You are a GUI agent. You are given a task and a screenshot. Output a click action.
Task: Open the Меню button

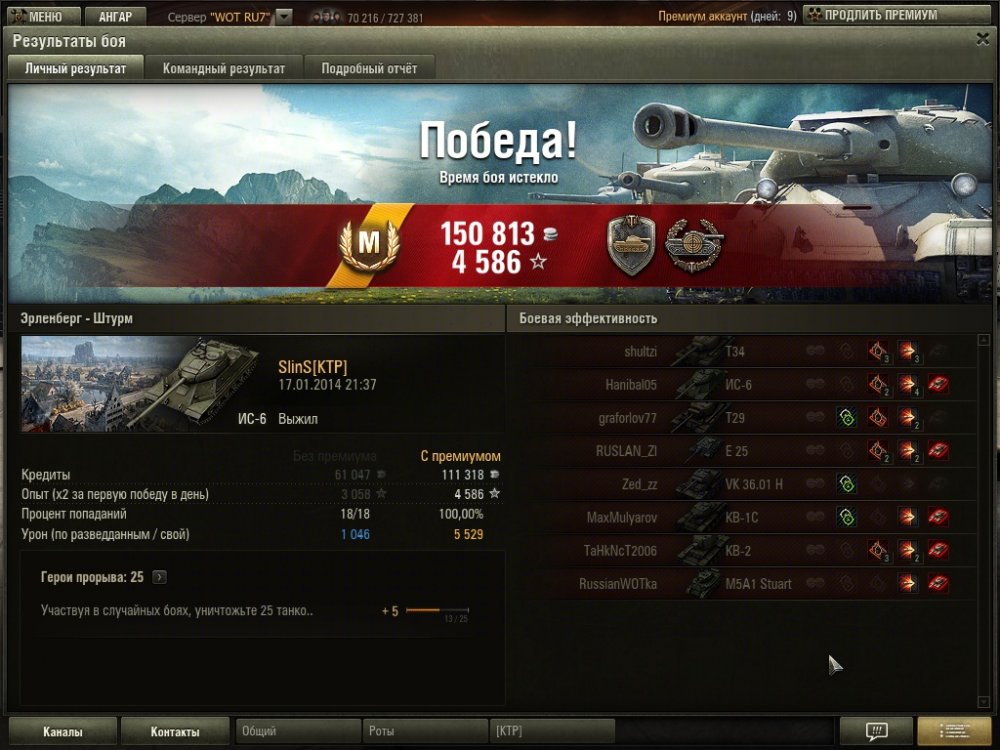(40, 17)
